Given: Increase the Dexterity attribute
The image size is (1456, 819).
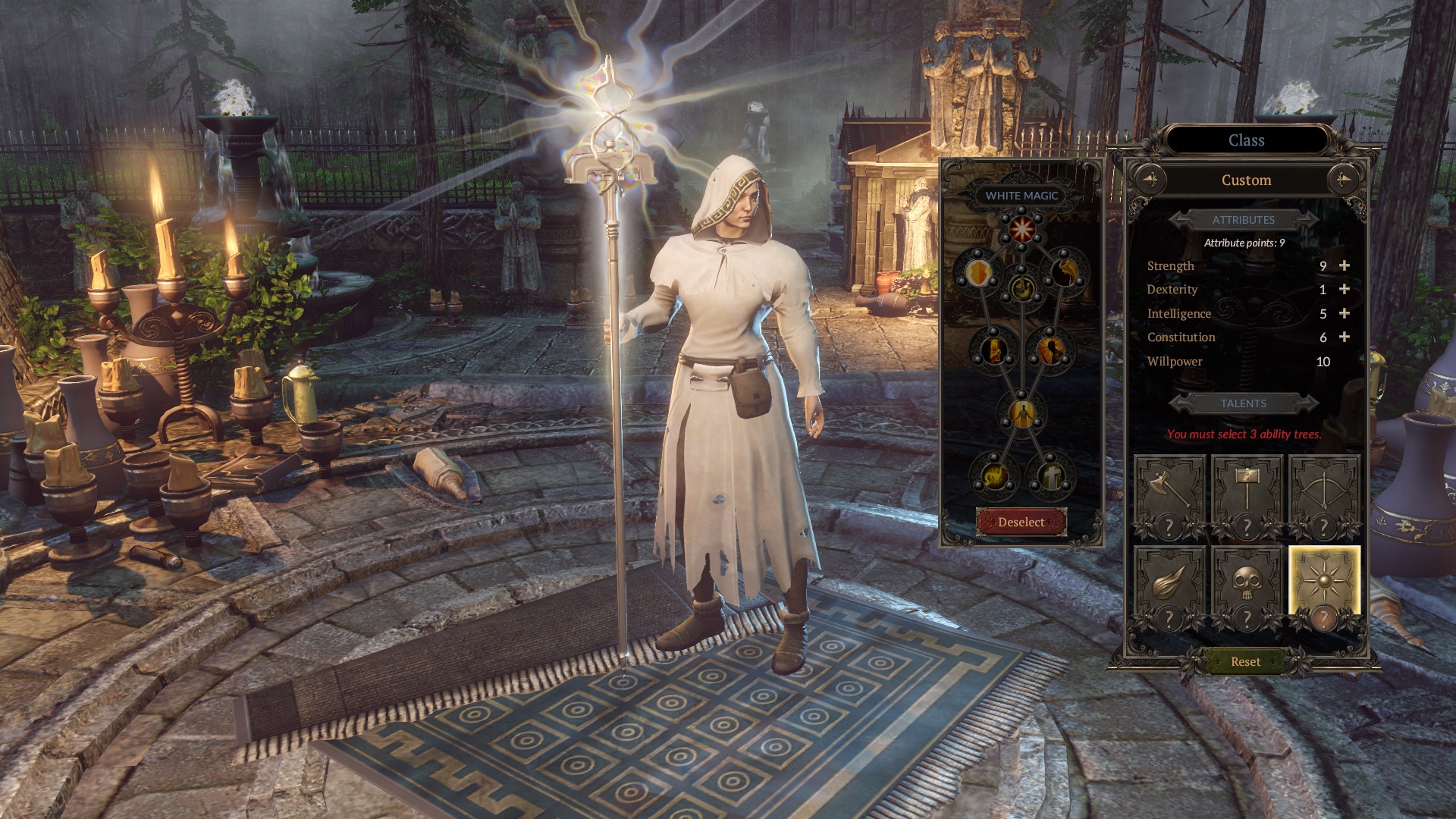Looking at the screenshot, I should [1345, 290].
